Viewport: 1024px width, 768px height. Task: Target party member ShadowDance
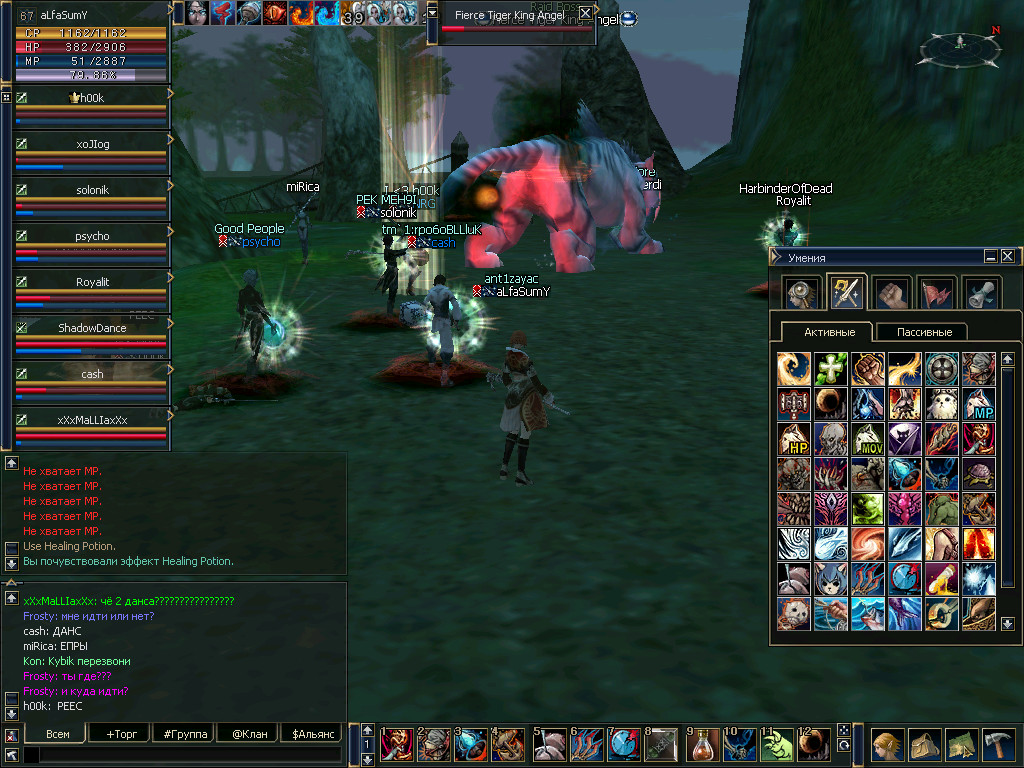[92, 328]
